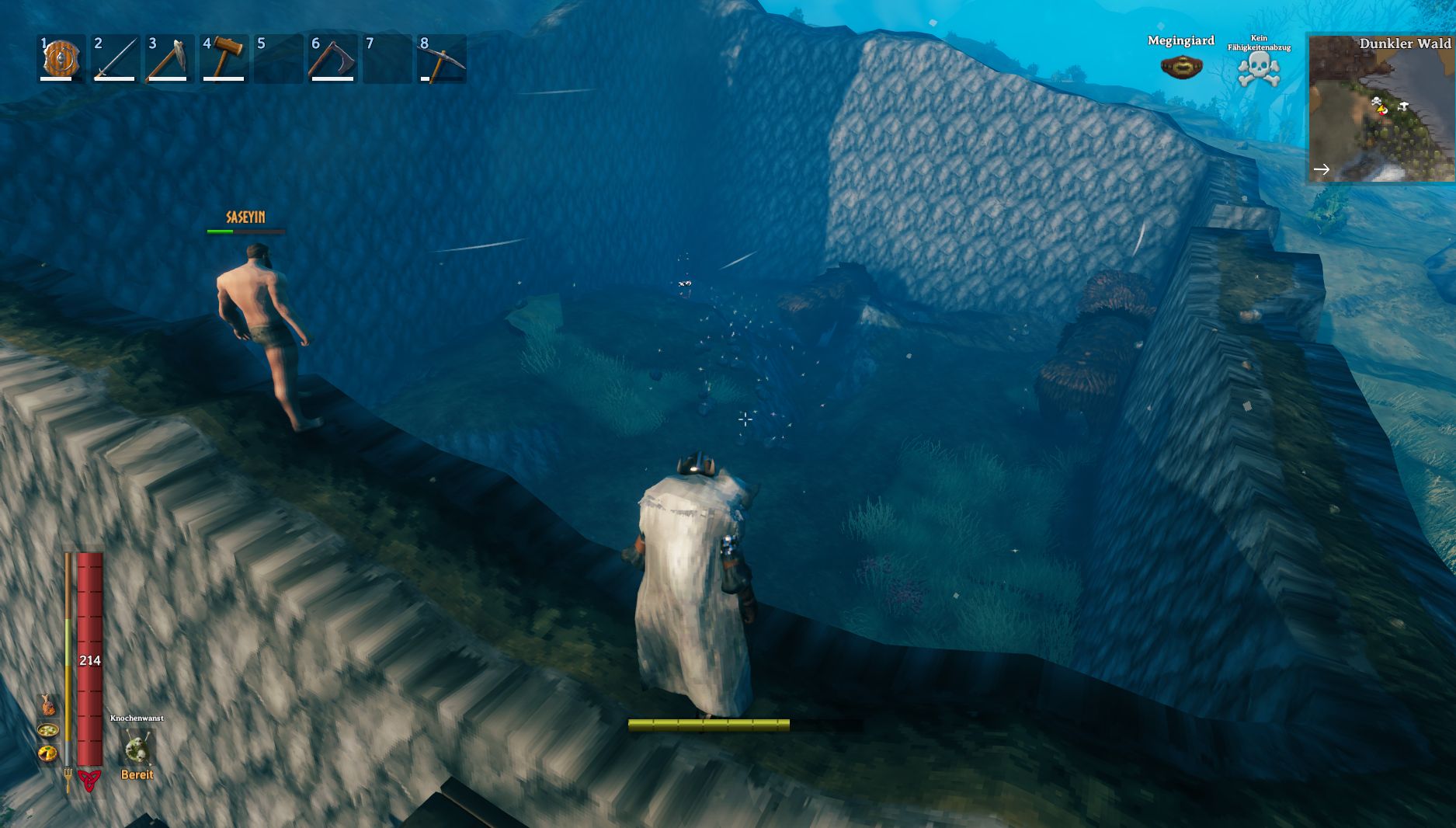Image resolution: width=1456 pixels, height=828 pixels.
Task: Click the Megingjard belt status icon
Action: click(x=1181, y=66)
